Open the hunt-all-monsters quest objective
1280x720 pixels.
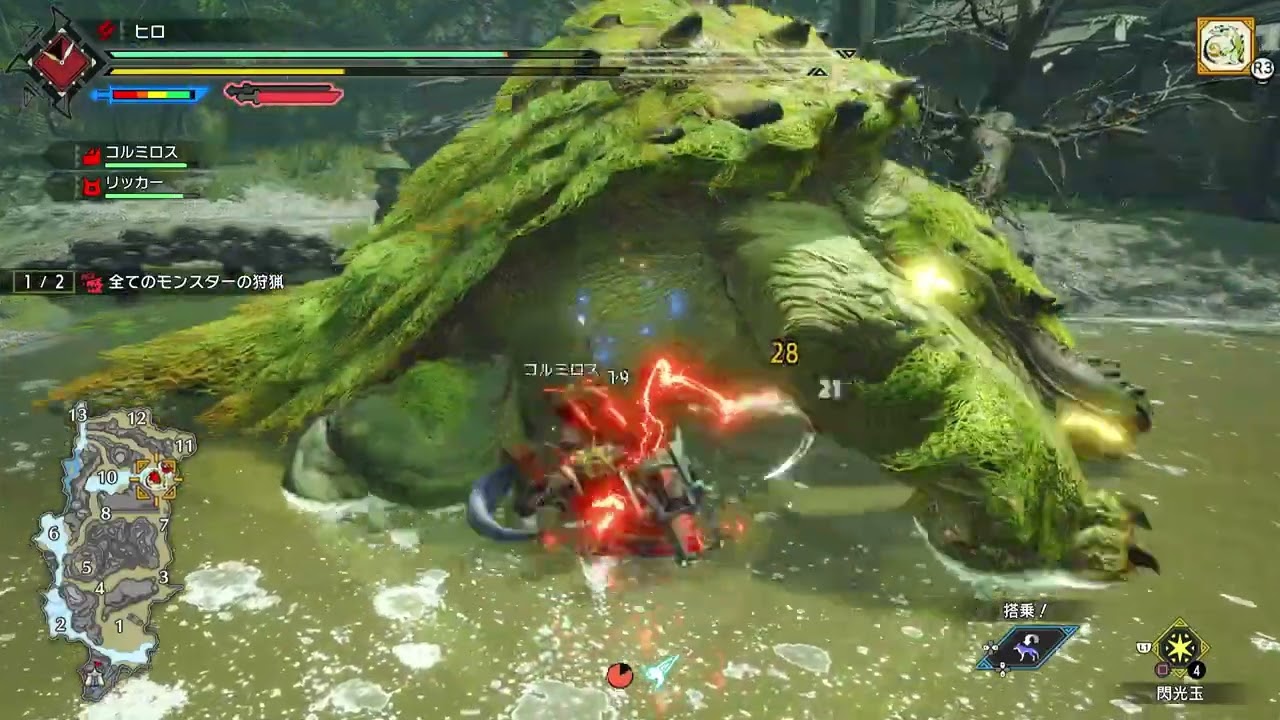[196, 283]
